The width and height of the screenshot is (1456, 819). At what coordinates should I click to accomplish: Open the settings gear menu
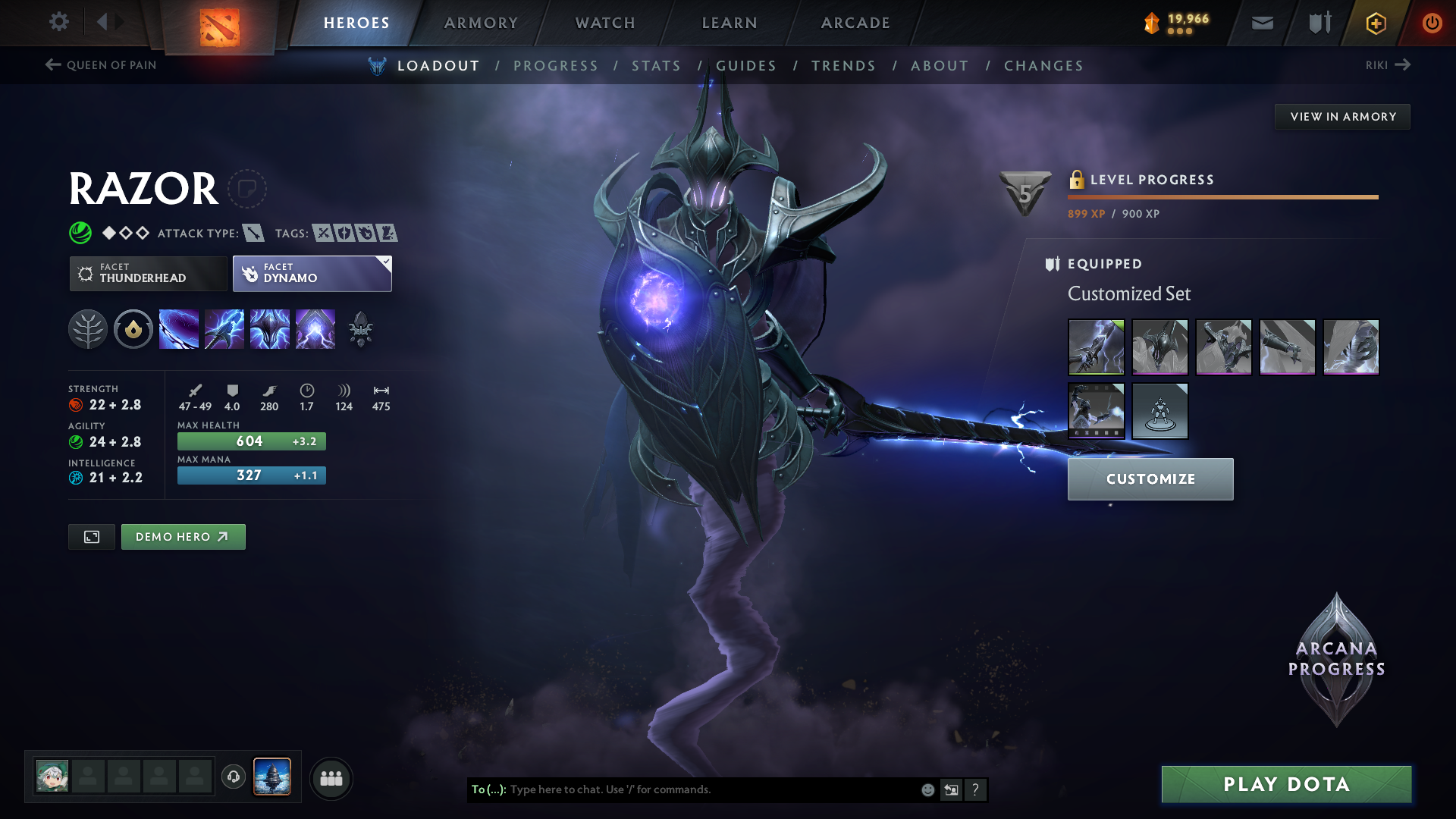(58, 22)
